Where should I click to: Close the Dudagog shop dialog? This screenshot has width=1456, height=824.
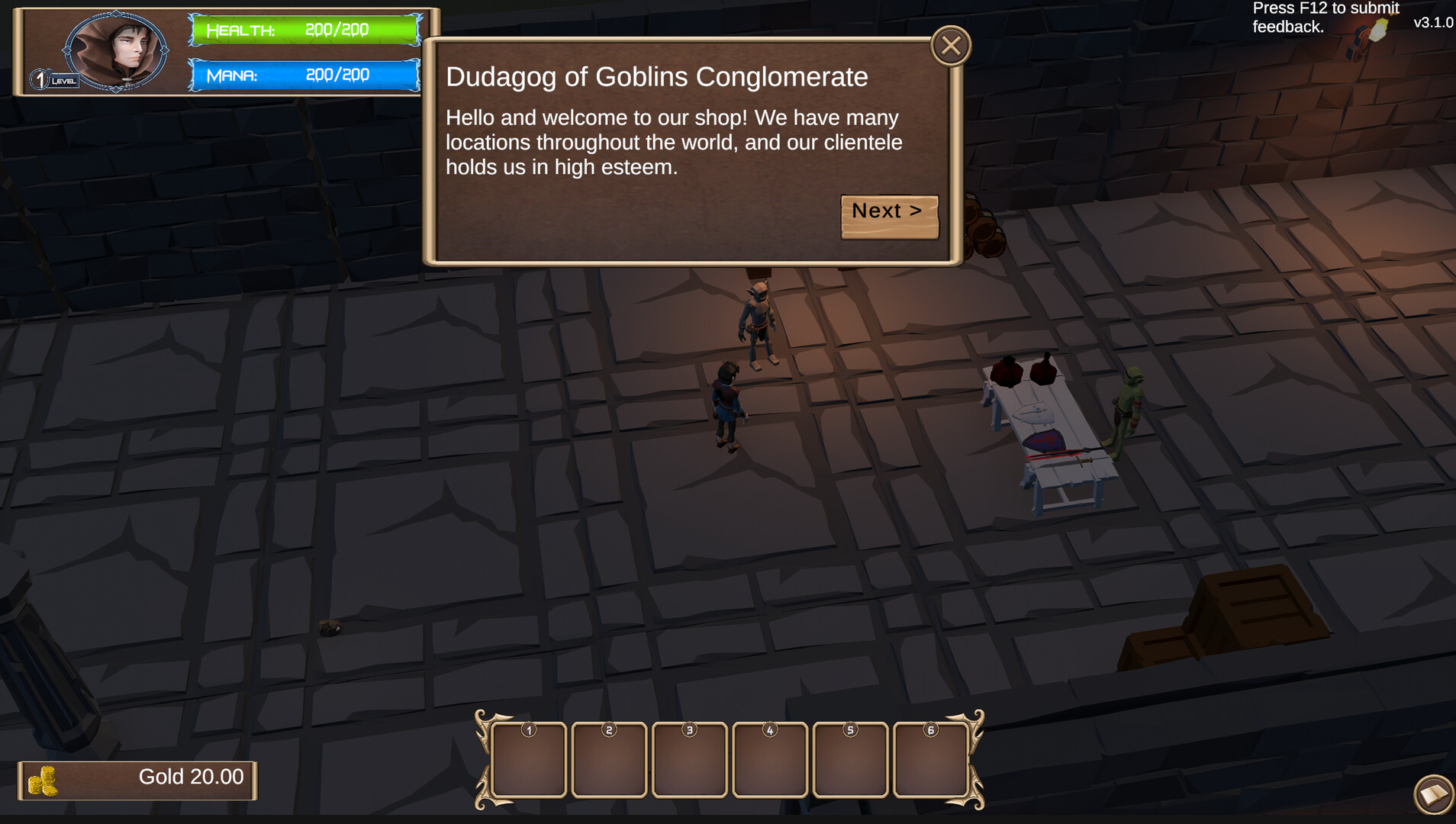tap(951, 45)
